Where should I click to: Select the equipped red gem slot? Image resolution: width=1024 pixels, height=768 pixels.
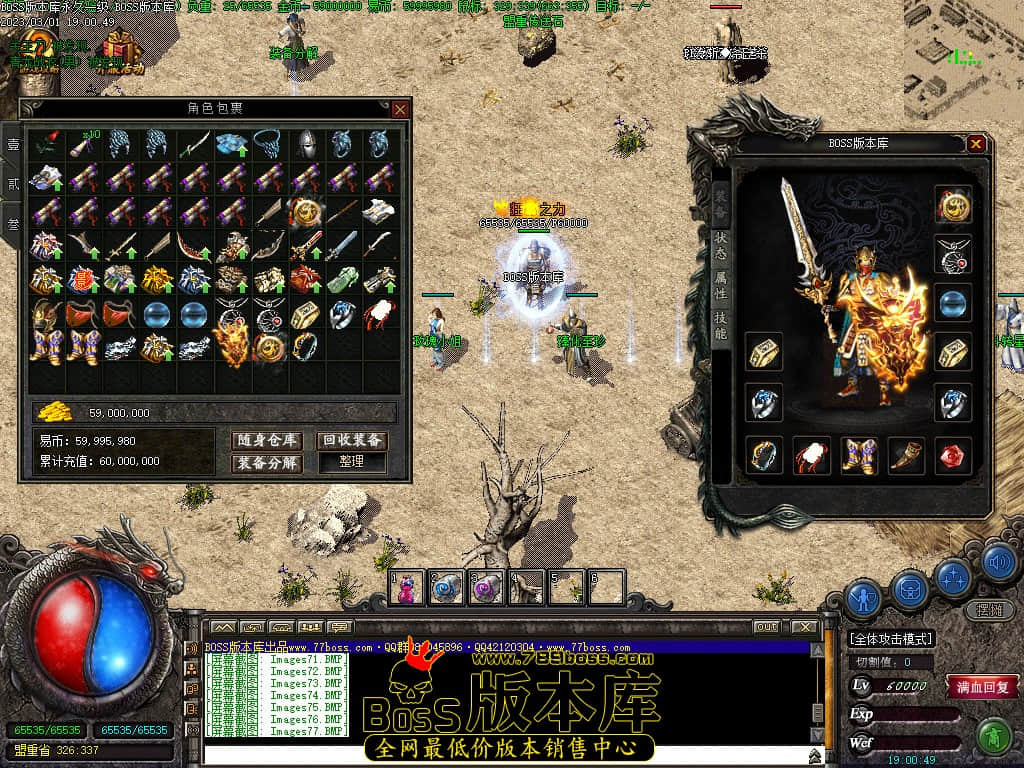coord(953,455)
